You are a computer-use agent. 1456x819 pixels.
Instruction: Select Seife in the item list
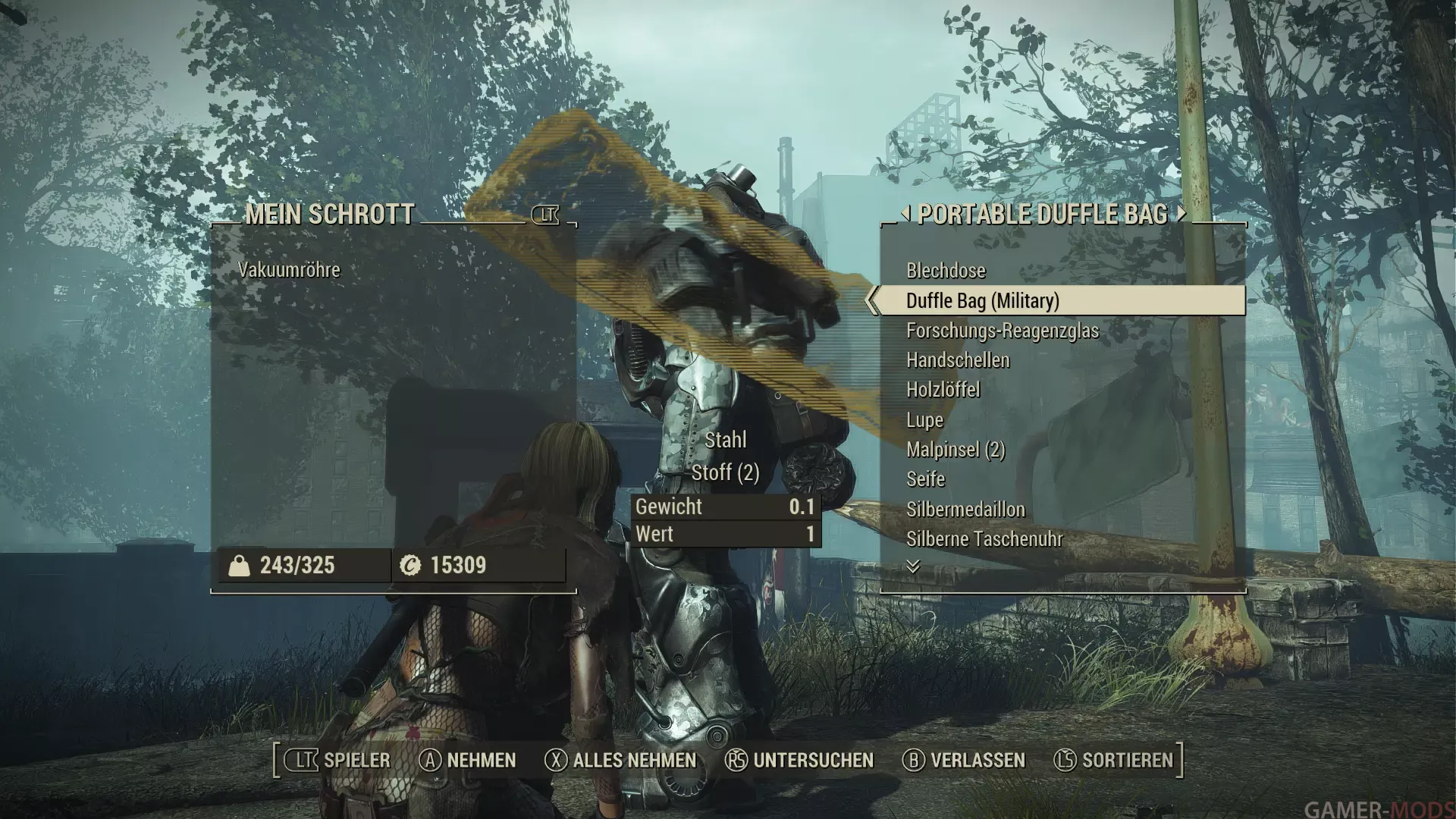click(x=925, y=479)
